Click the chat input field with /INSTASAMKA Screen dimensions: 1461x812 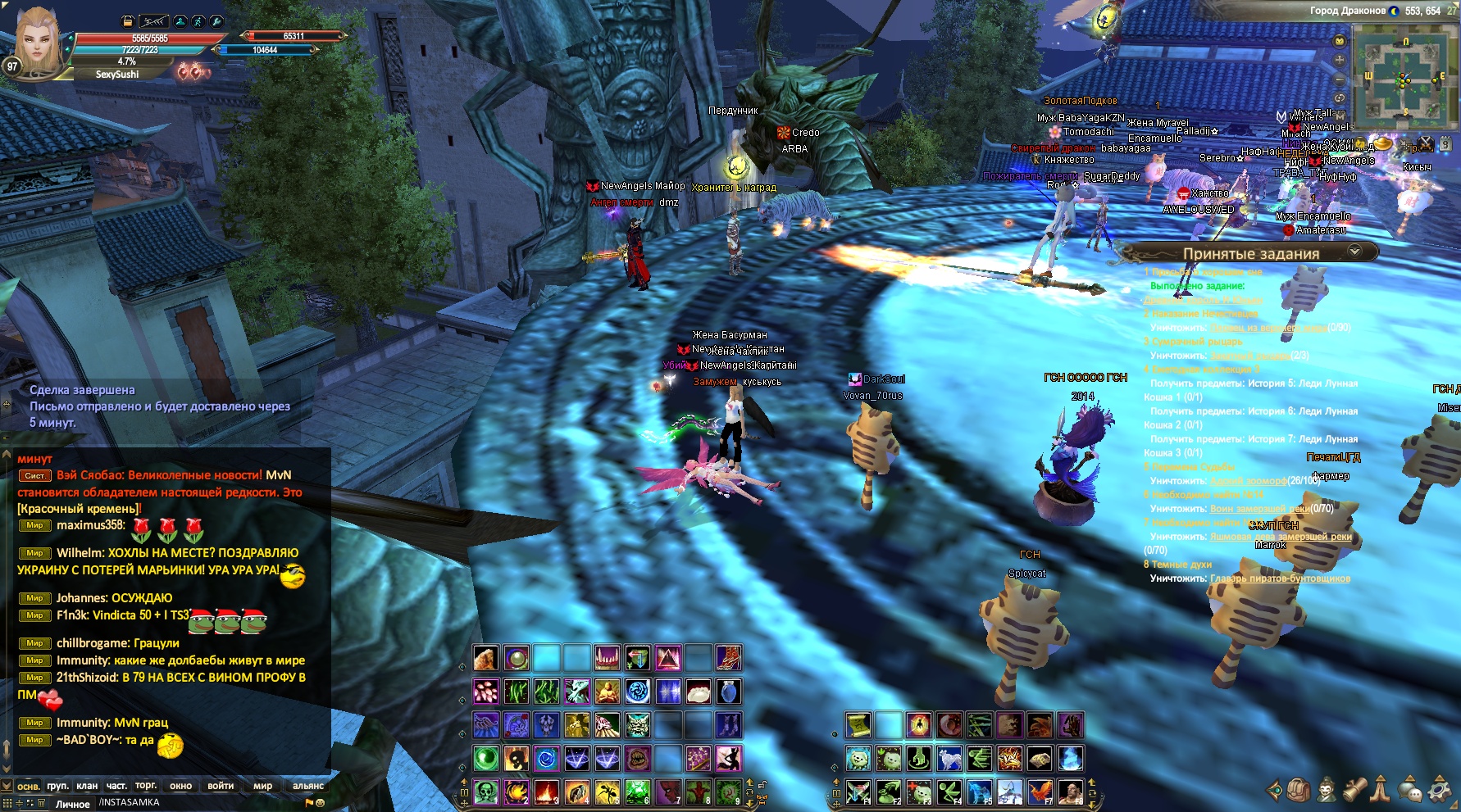[197, 803]
